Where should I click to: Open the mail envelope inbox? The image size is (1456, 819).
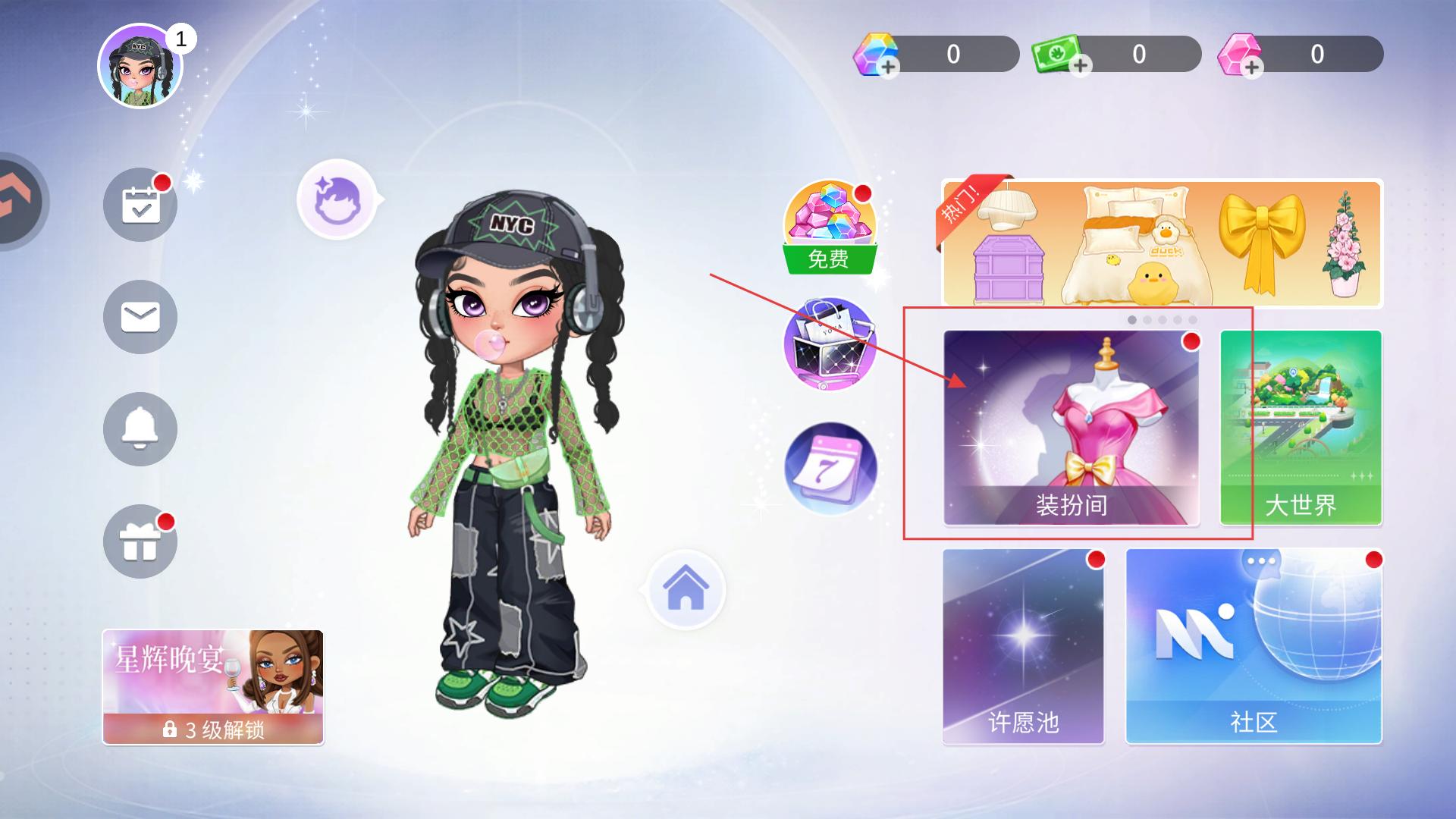tap(140, 317)
